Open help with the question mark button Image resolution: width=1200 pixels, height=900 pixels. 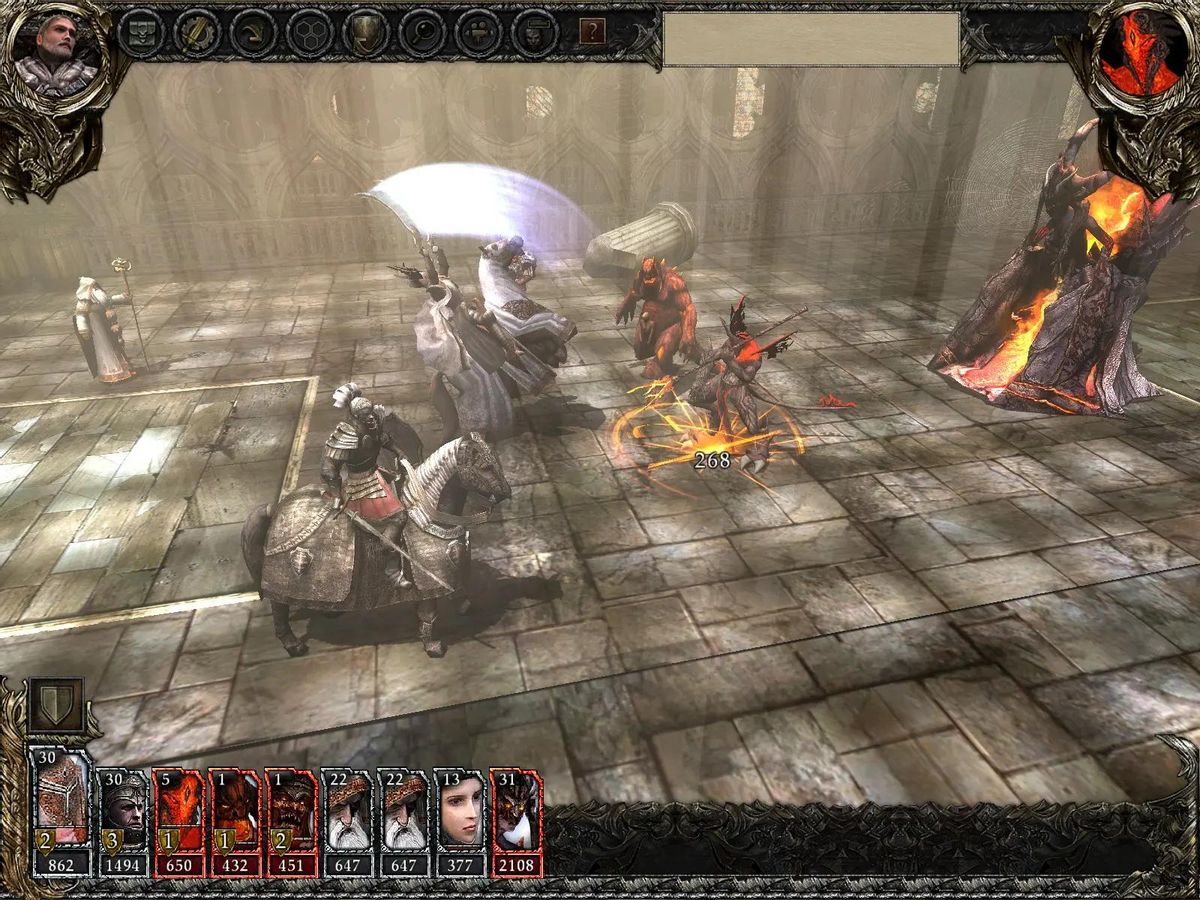593,32
